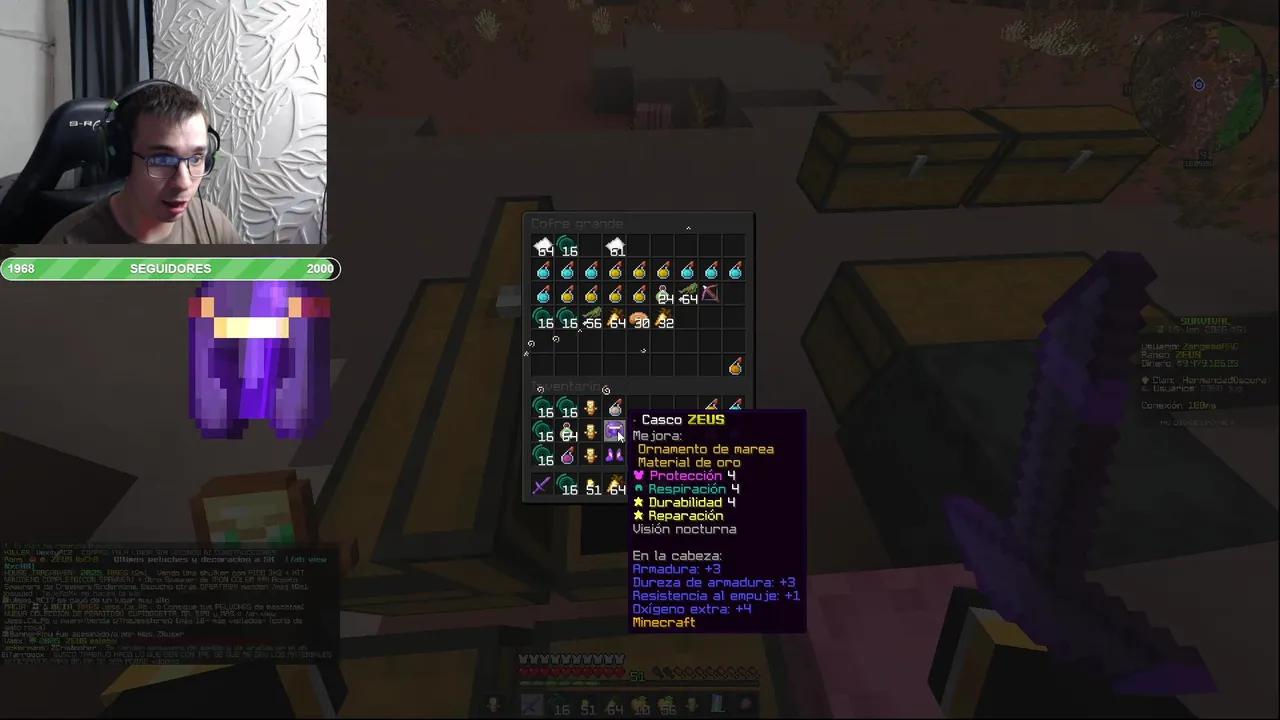
Task: Select the phantom membrane in the inventory
Action: coord(613,457)
